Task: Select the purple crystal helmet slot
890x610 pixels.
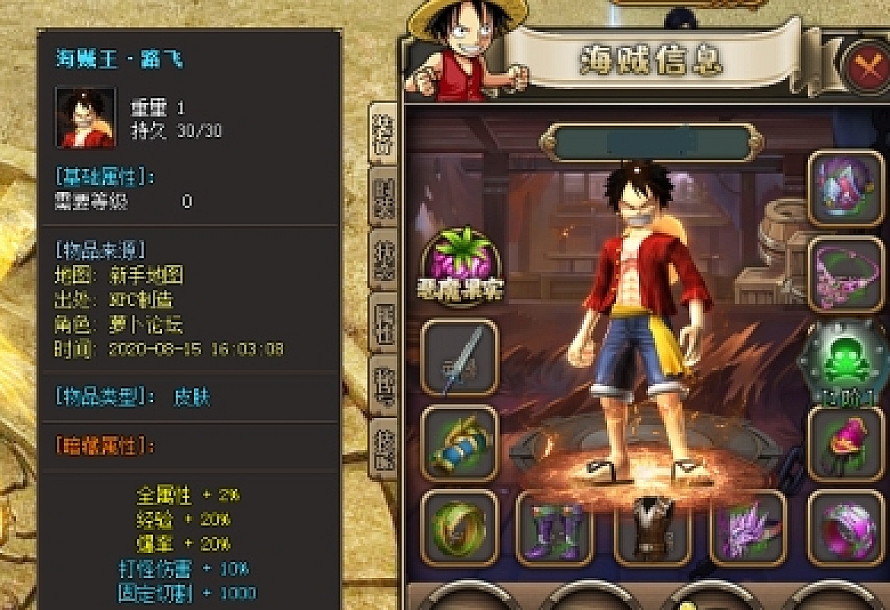Action: coord(844,187)
